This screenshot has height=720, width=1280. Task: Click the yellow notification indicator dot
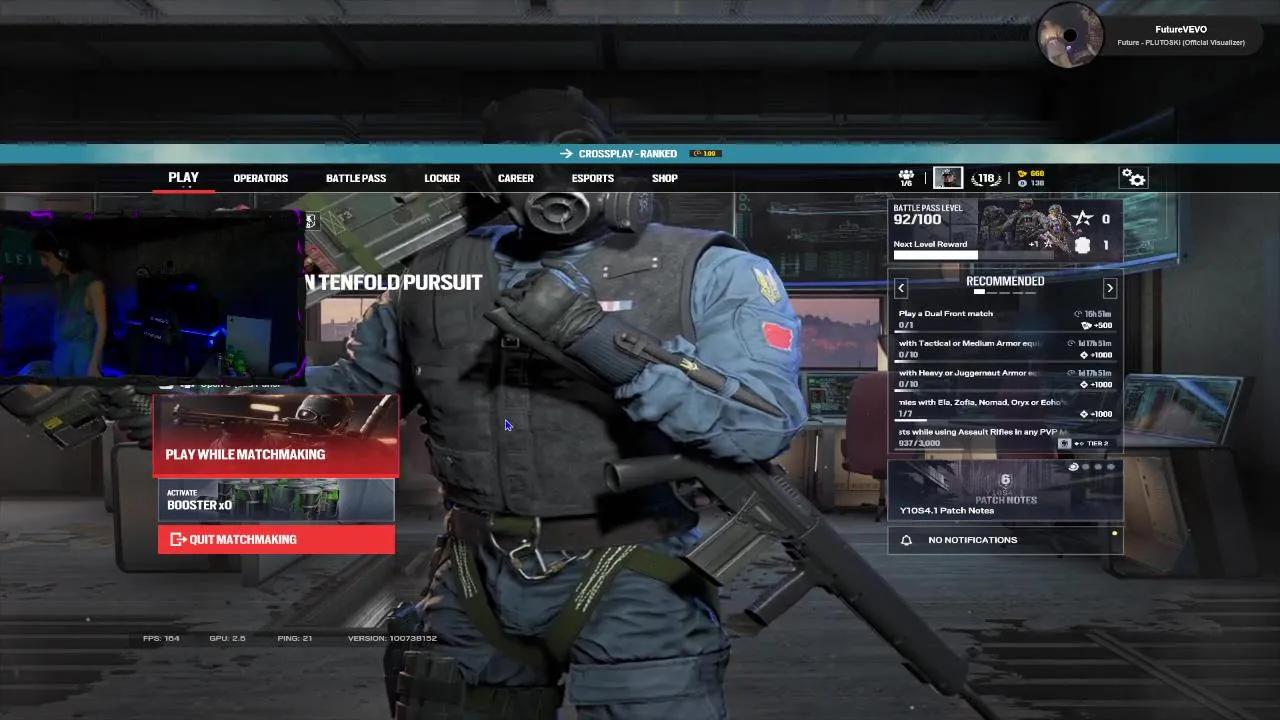(x=1114, y=533)
